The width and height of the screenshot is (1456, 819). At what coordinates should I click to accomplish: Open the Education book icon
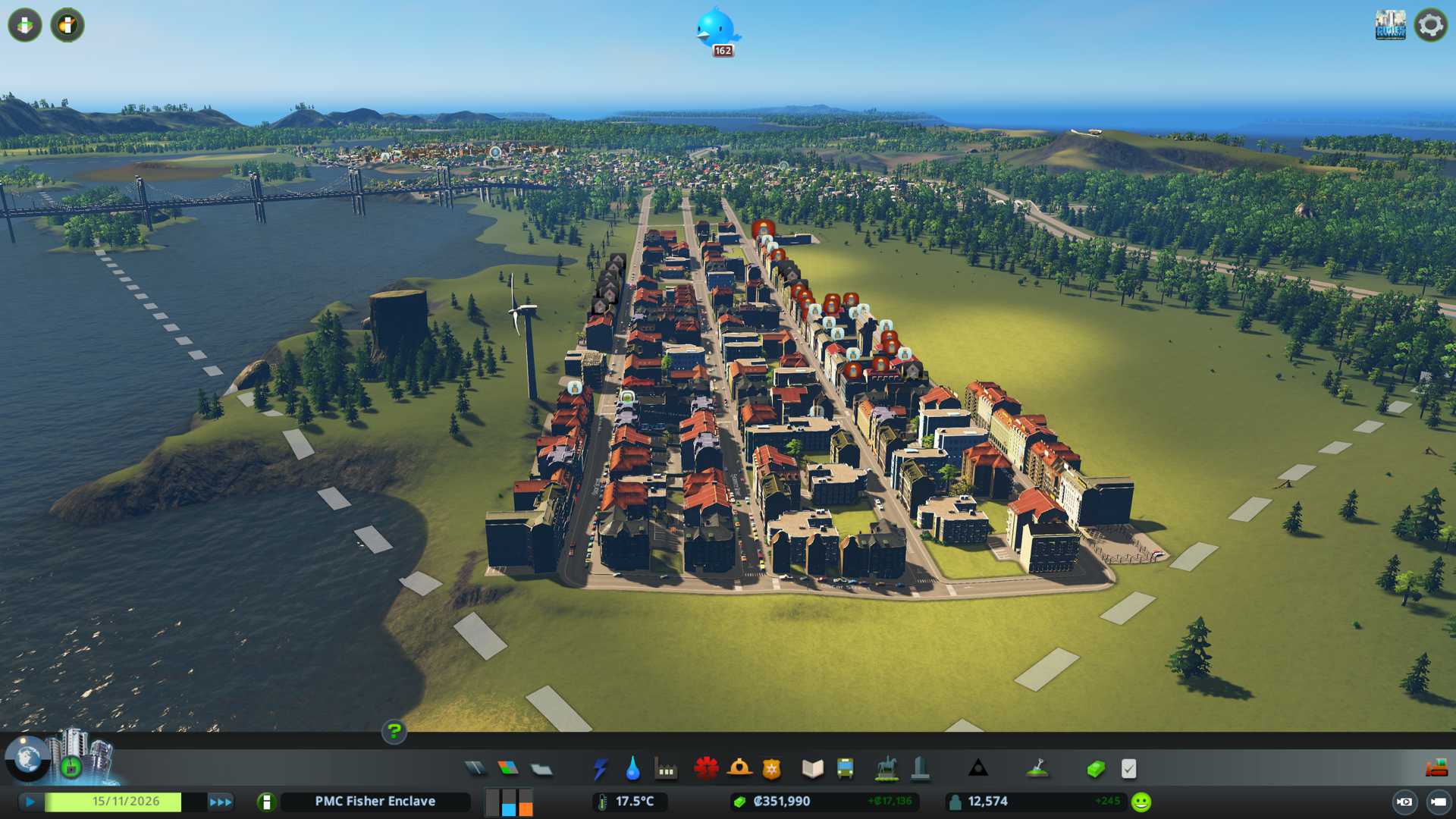point(812,769)
